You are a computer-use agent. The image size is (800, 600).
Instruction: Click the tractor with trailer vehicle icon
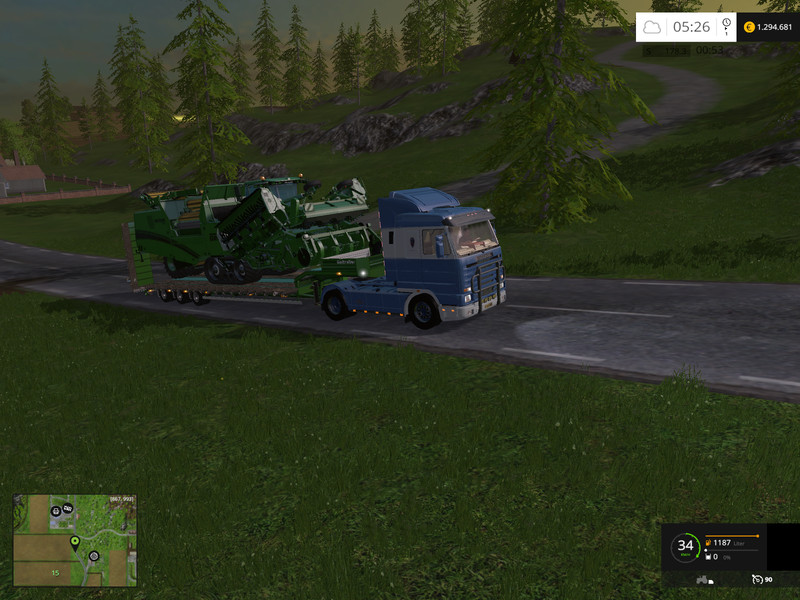[x=703, y=579]
